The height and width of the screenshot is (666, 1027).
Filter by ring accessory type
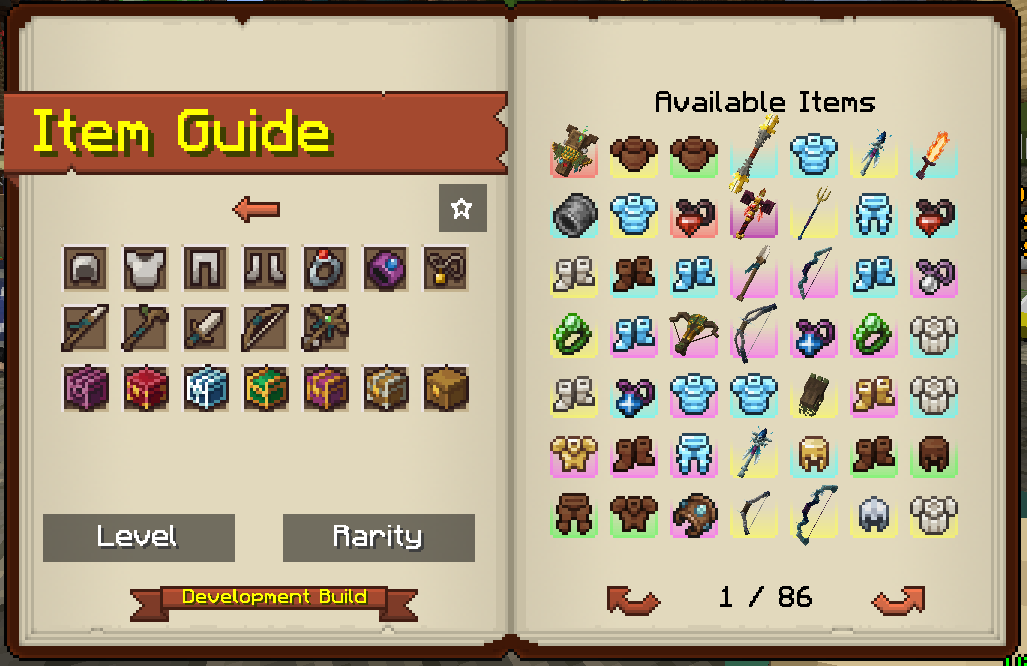click(325, 268)
